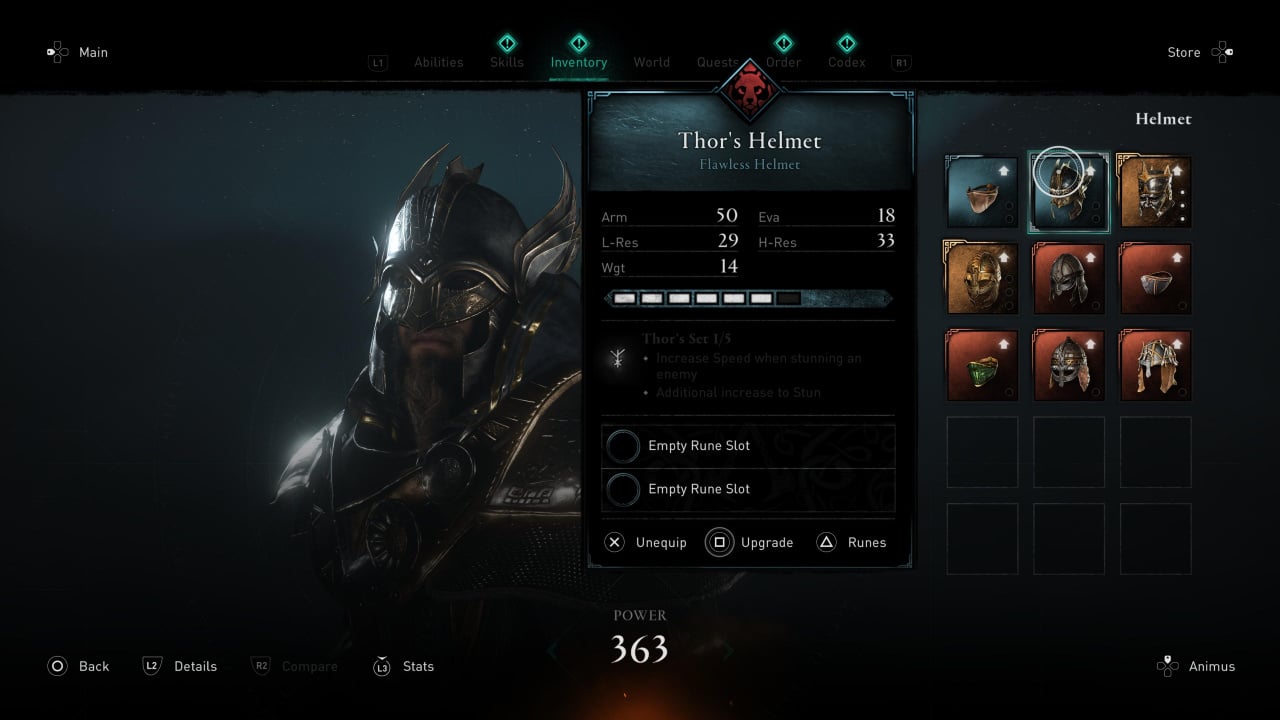1280x720 pixels.
Task: Open the Store
Action: pyautogui.click(x=1200, y=52)
